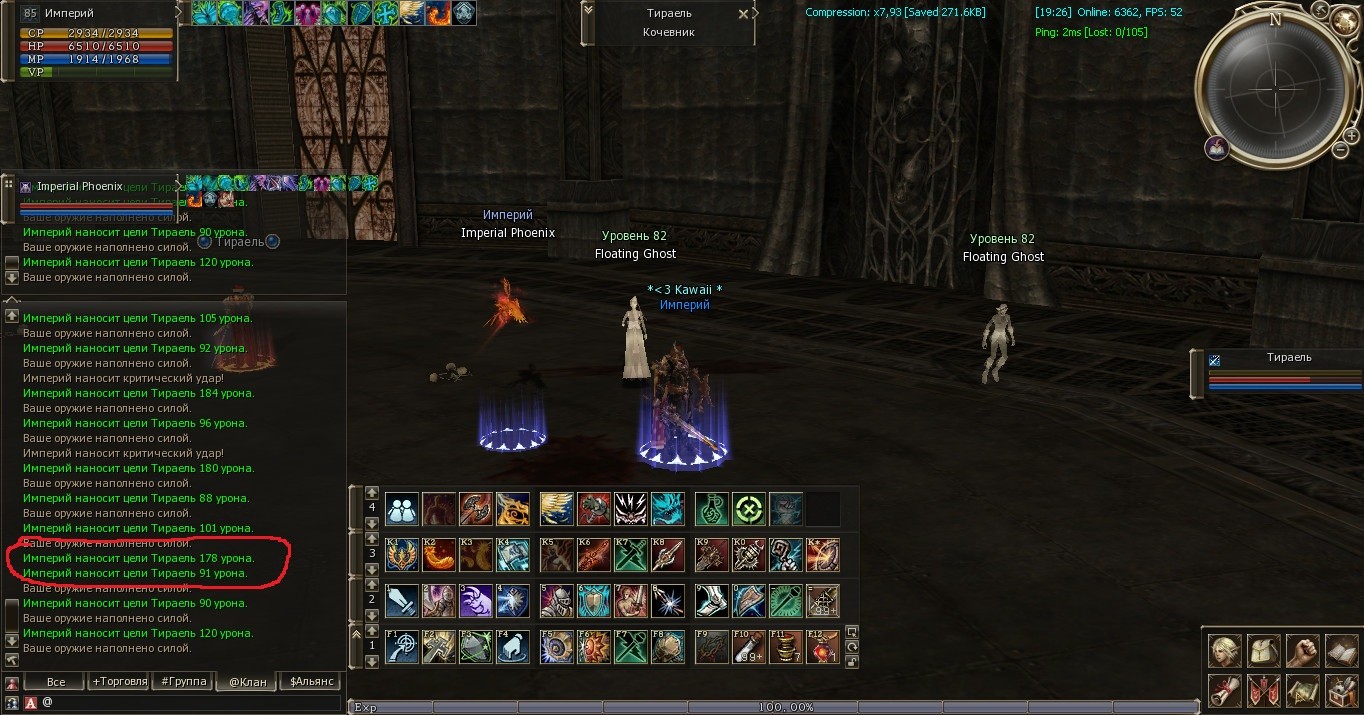The width and height of the screenshot is (1364, 715).
Task: Switch to the $Альянс chat tab
Action: pos(310,682)
